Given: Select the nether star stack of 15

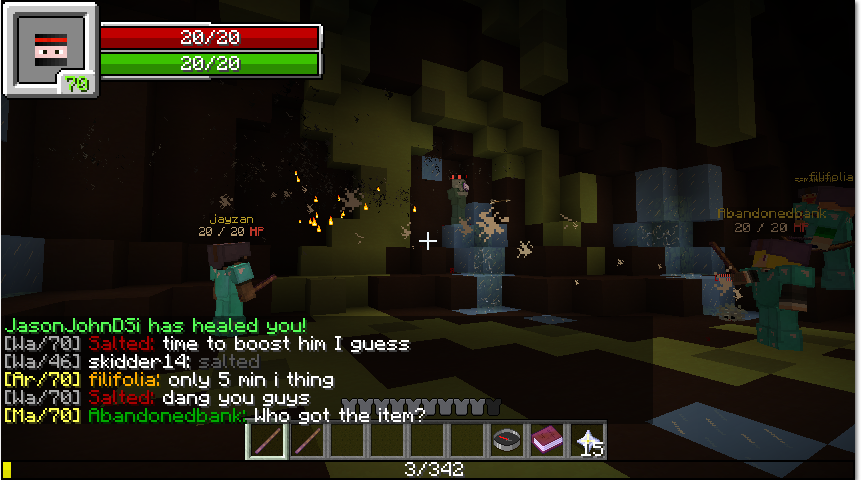Looking at the screenshot, I should pyautogui.click(x=586, y=441).
